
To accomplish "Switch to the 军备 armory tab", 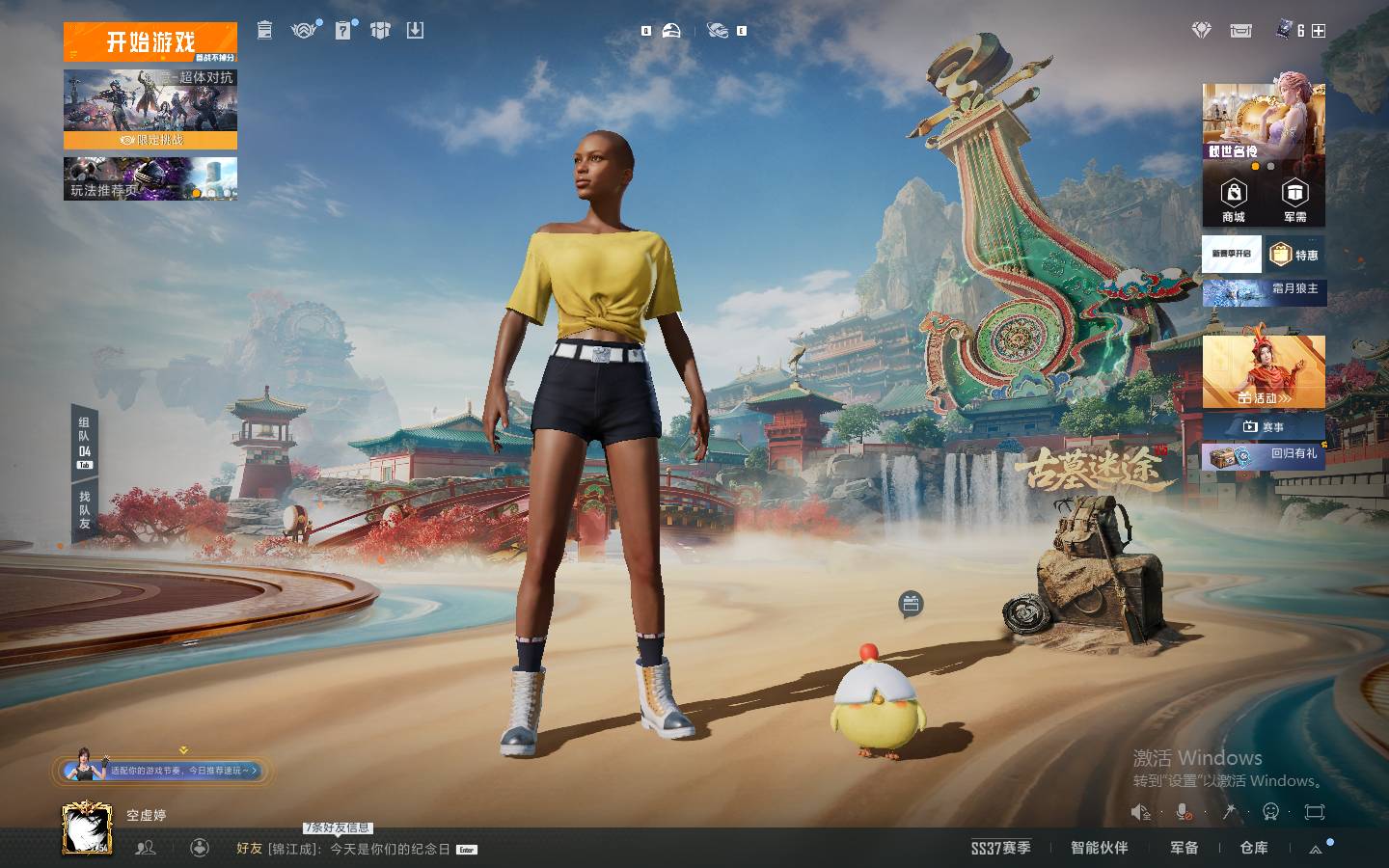I will (x=1184, y=848).
